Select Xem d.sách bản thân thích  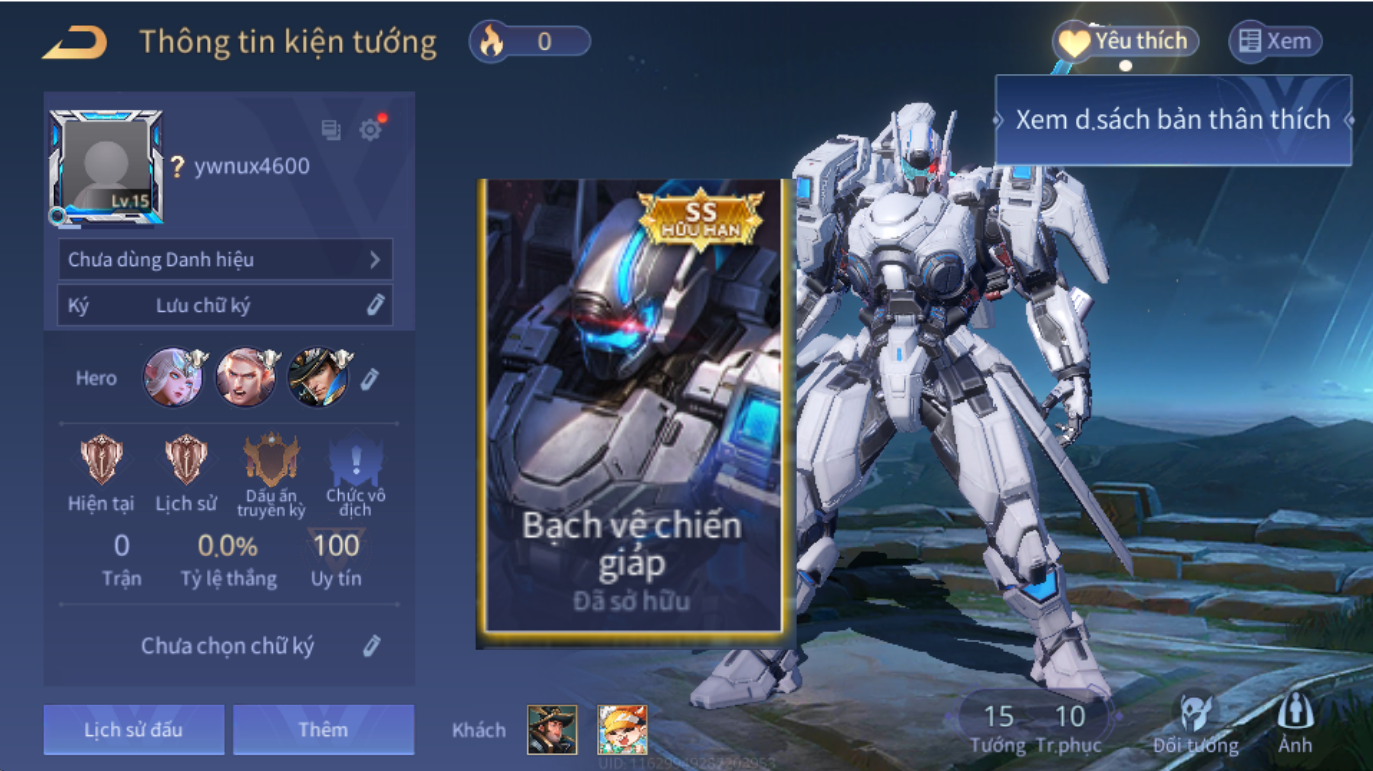click(x=1173, y=120)
